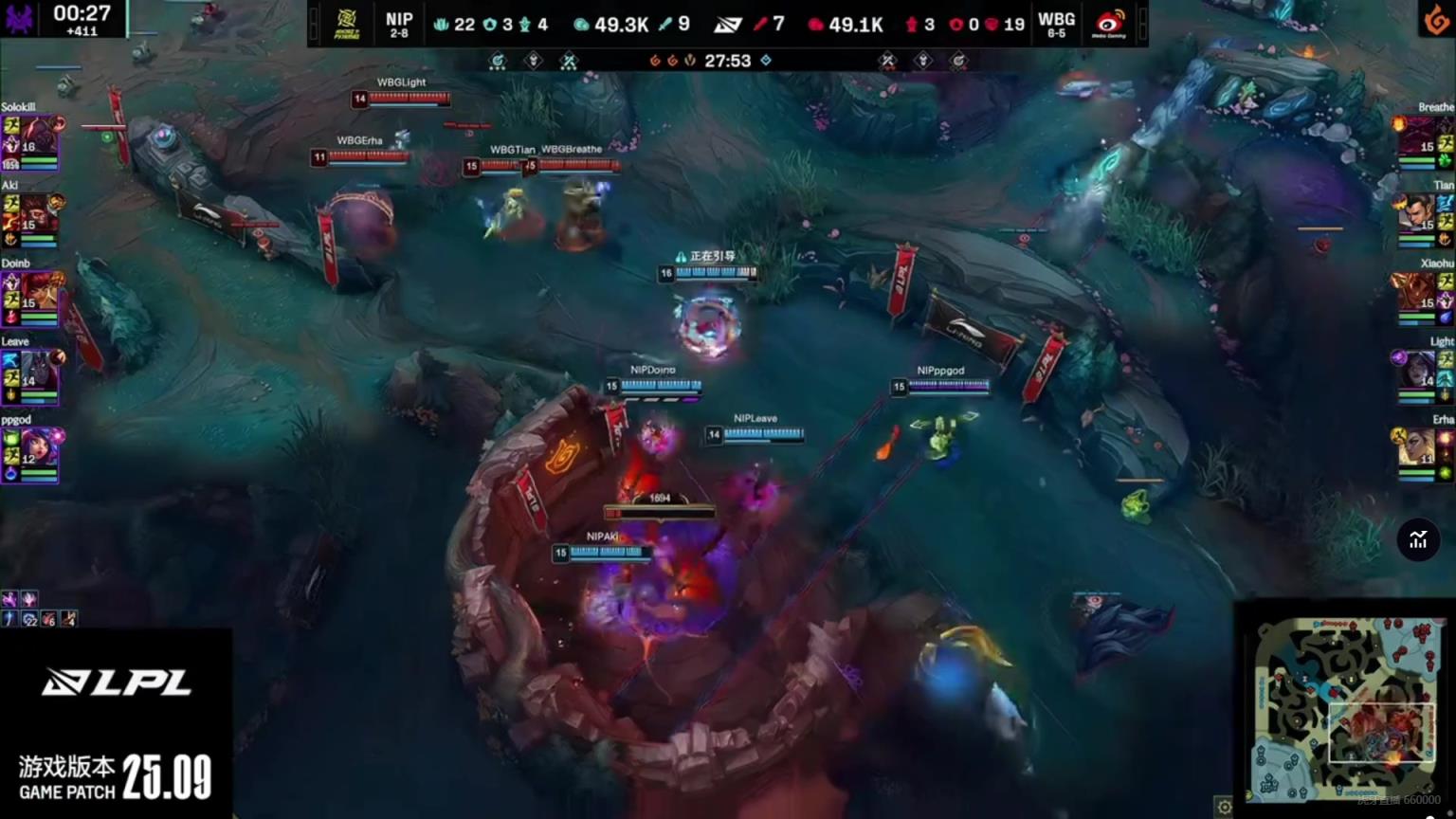This screenshot has width=1456, height=819.
Task: Open the round stats chart overlay button
Action: [x=1418, y=540]
